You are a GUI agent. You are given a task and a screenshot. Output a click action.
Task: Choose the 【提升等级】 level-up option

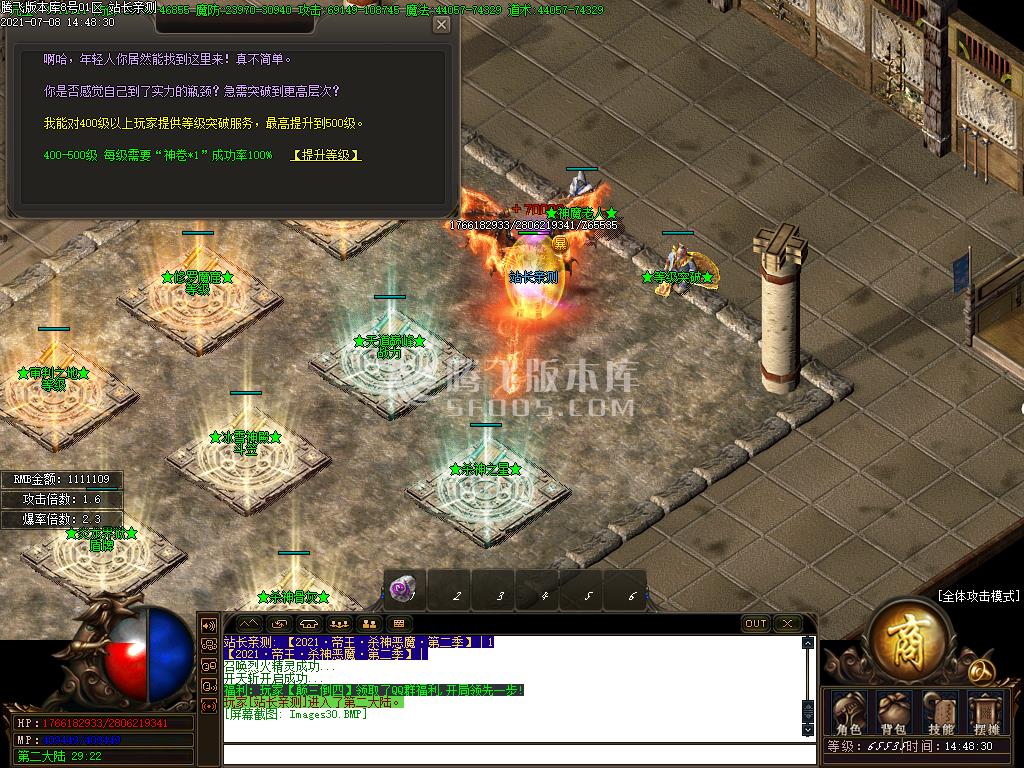coord(326,156)
